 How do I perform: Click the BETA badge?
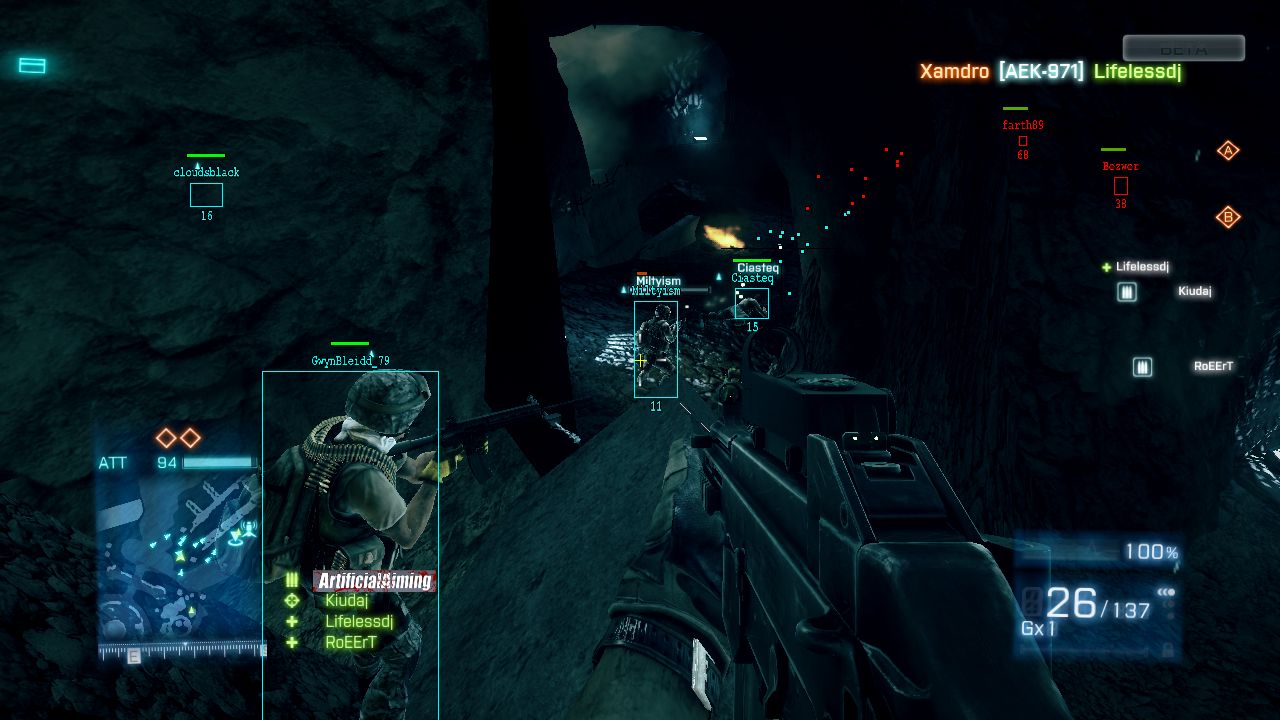tap(1183, 49)
